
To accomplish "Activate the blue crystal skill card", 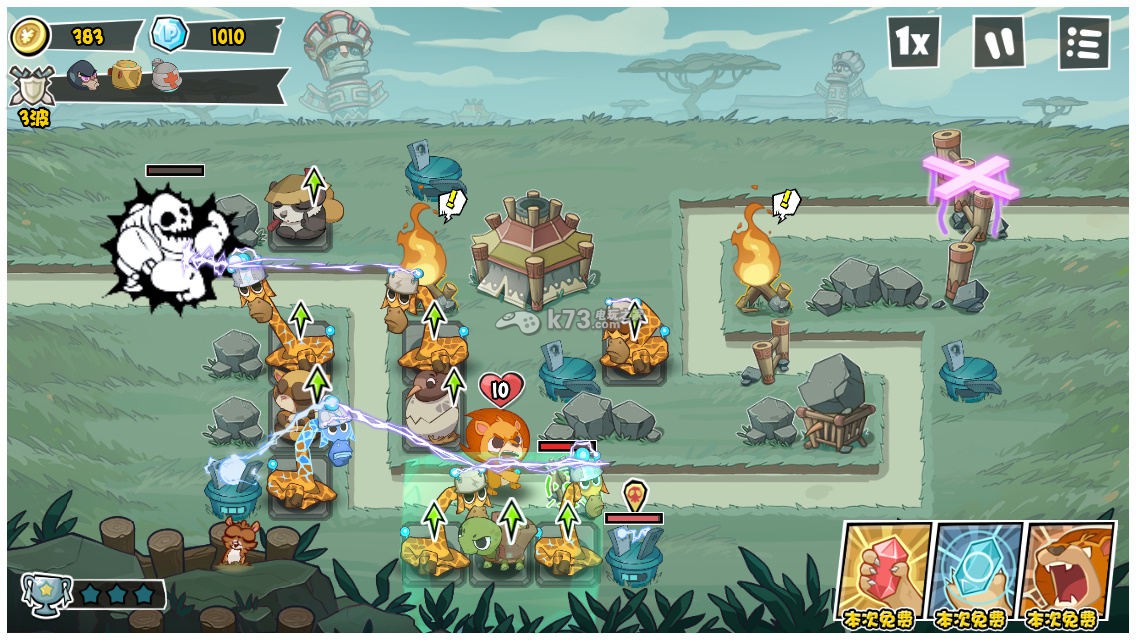I will tap(977, 570).
